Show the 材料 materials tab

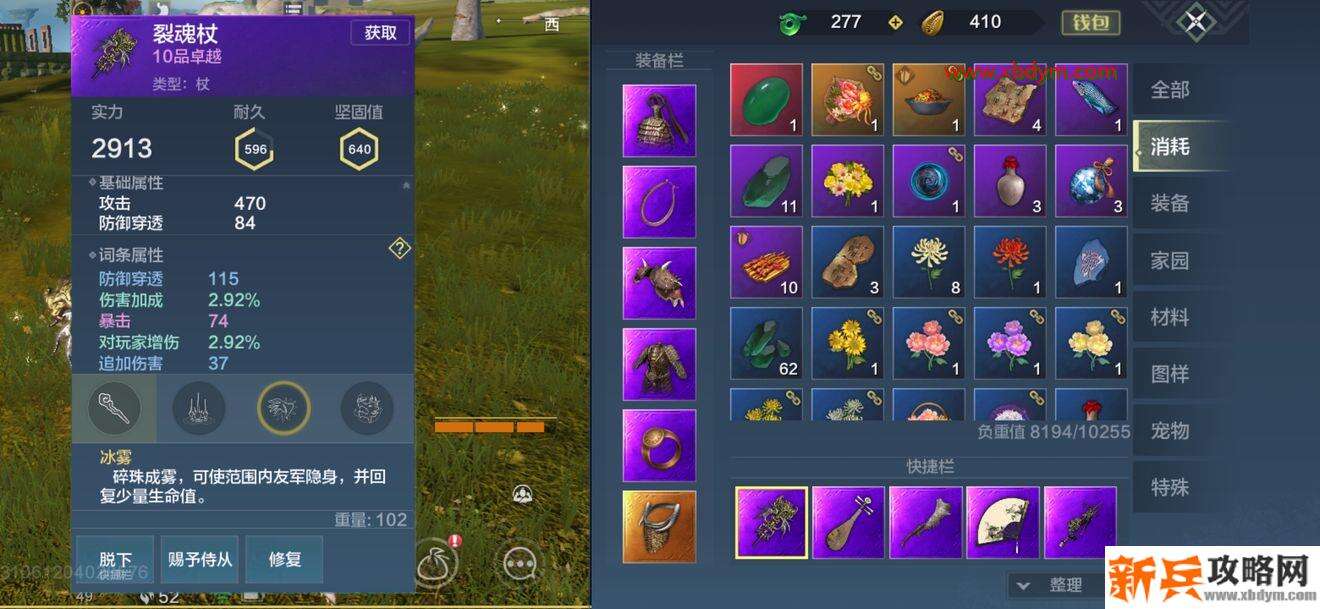click(1170, 318)
